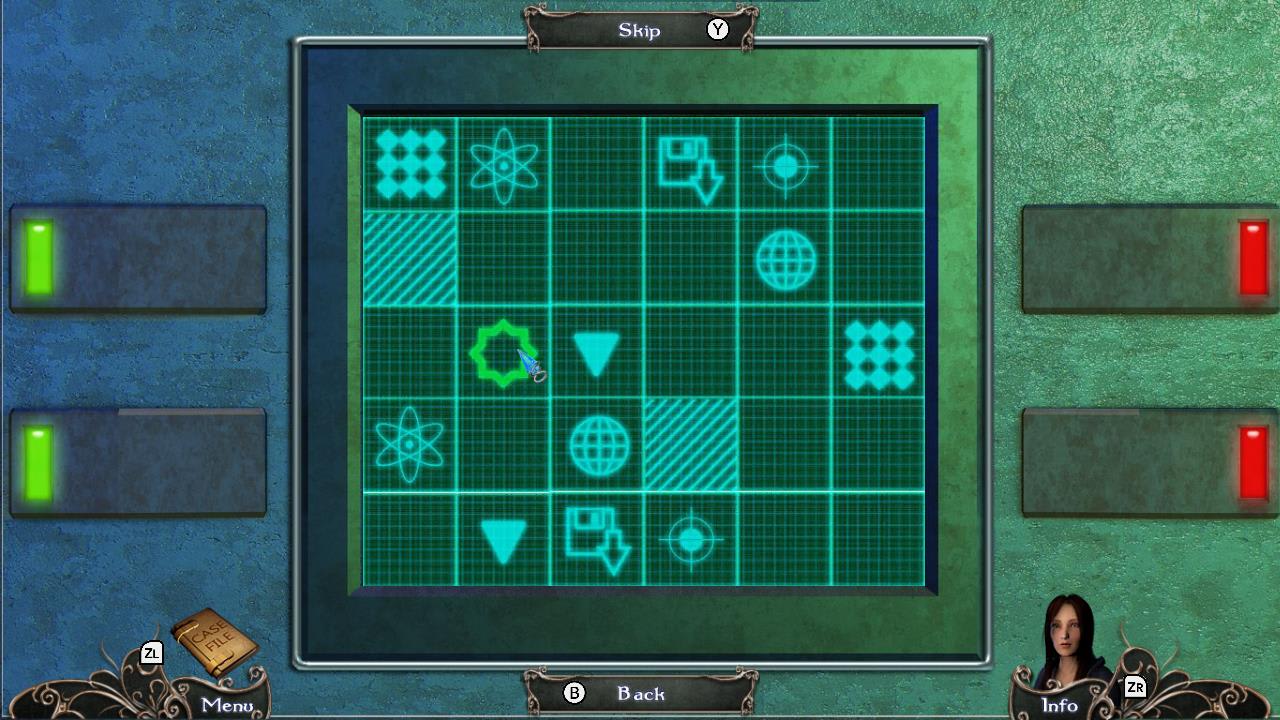The width and height of the screenshot is (1280, 720).
Task: Click the floppy disk download symbol in the top row
Action: 690,165
